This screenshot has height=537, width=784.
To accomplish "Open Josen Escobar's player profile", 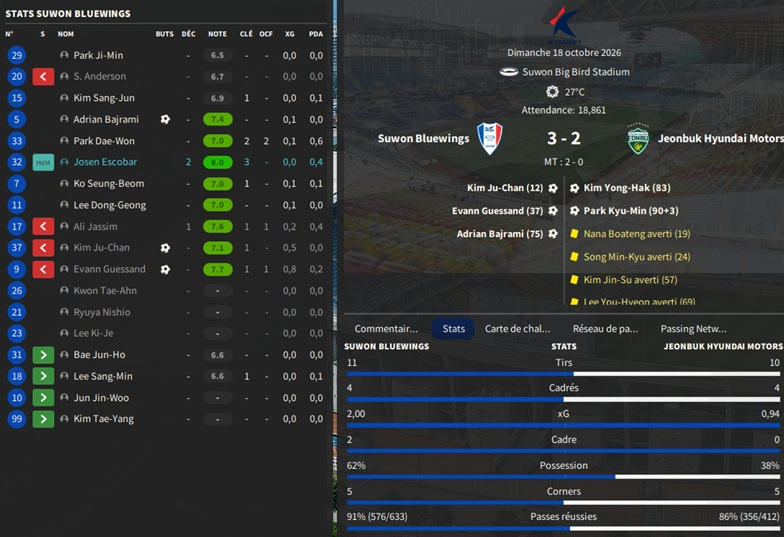I will (x=105, y=162).
